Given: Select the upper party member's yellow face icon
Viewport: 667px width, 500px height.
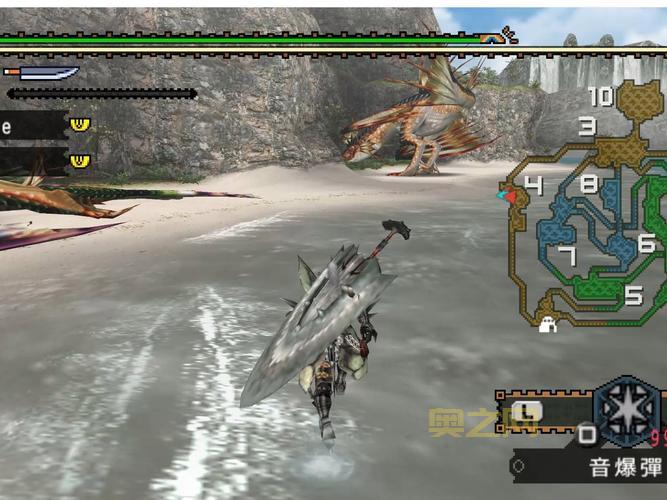Looking at the screenshot, I should [x=80, y=124].
